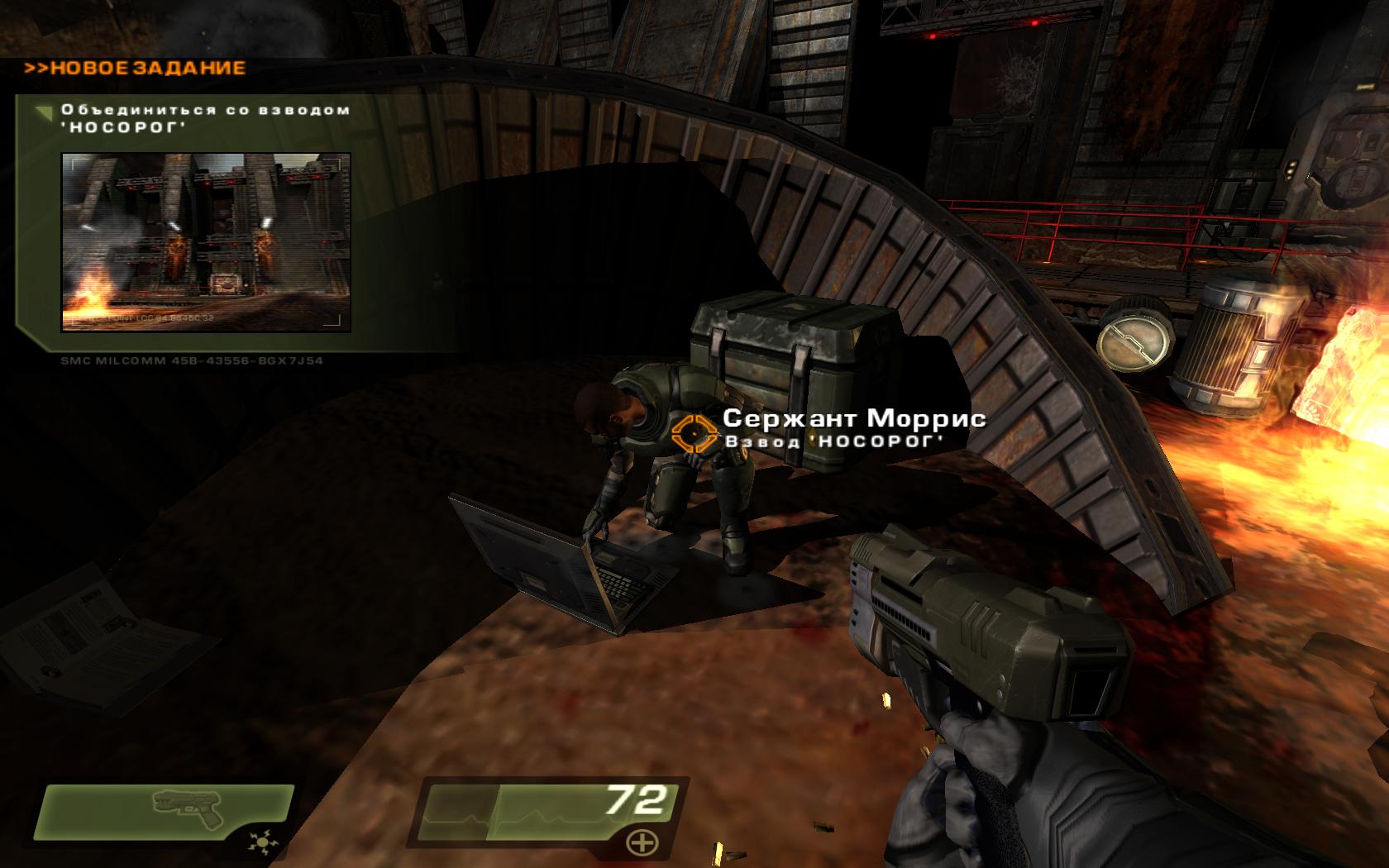Open the new objective thumbnail image

(206, 241)
